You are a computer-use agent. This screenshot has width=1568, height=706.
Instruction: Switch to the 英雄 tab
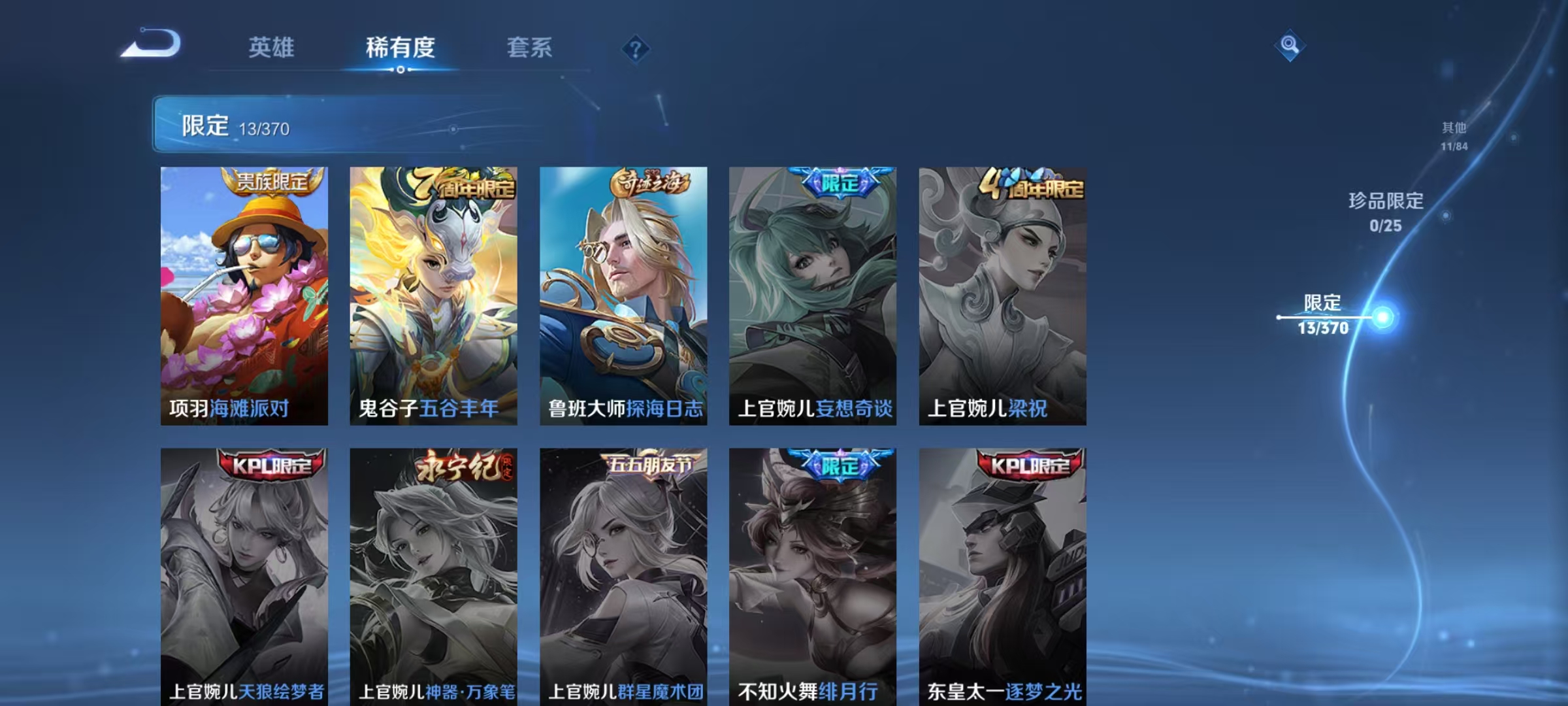pos(272,49)
